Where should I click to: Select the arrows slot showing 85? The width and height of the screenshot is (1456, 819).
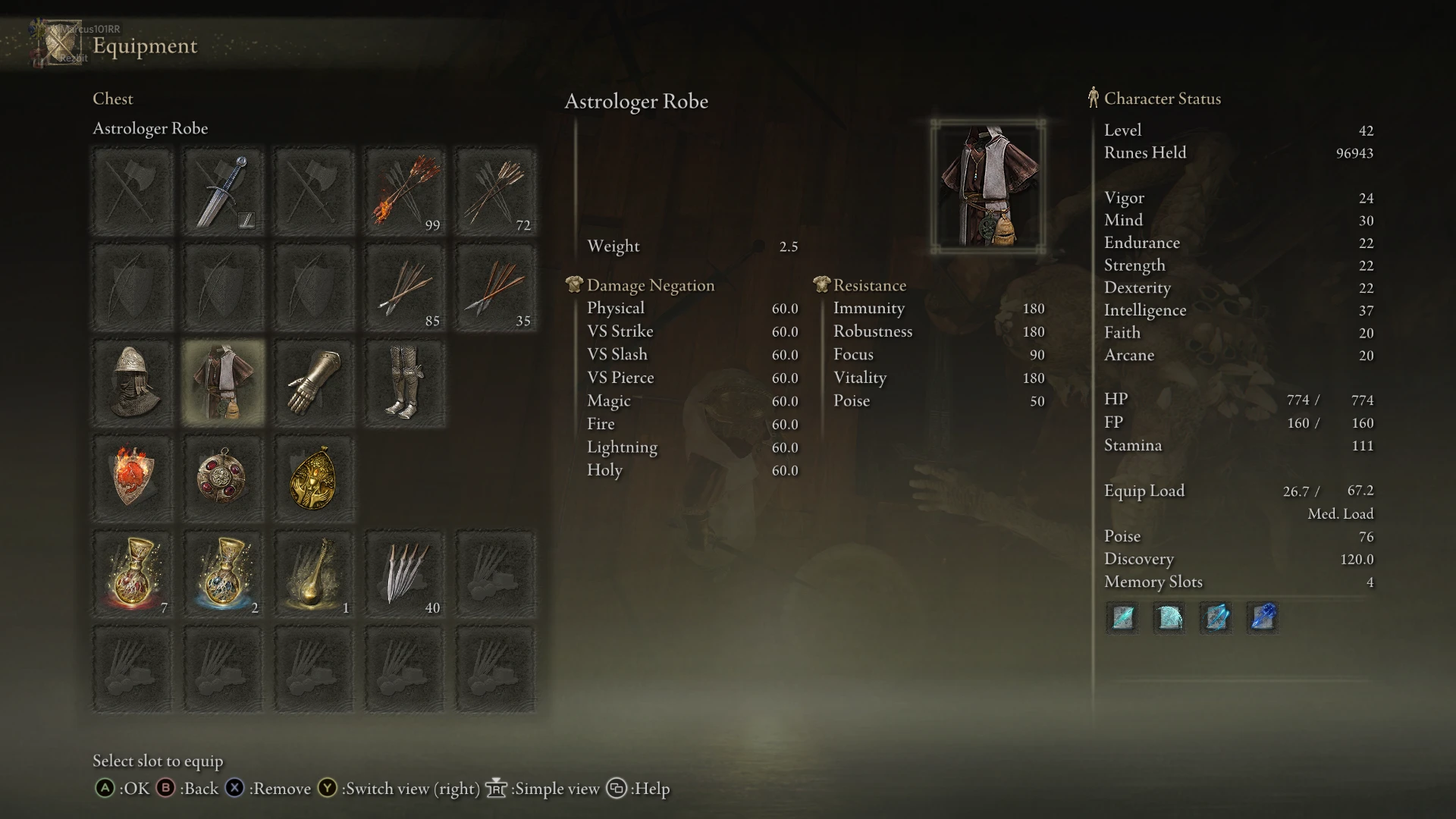tap(405, 288)
